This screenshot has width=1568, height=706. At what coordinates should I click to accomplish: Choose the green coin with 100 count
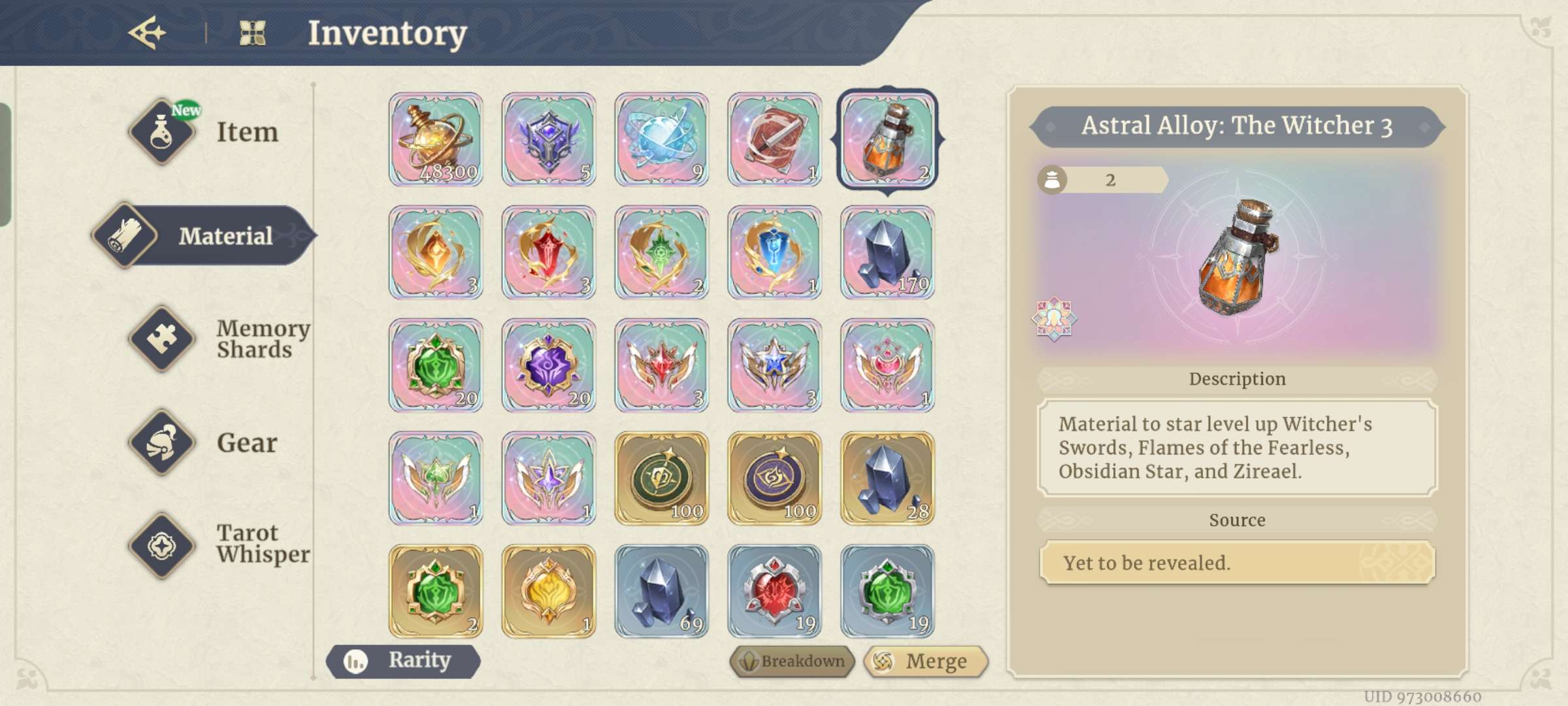tap(662, 479)
